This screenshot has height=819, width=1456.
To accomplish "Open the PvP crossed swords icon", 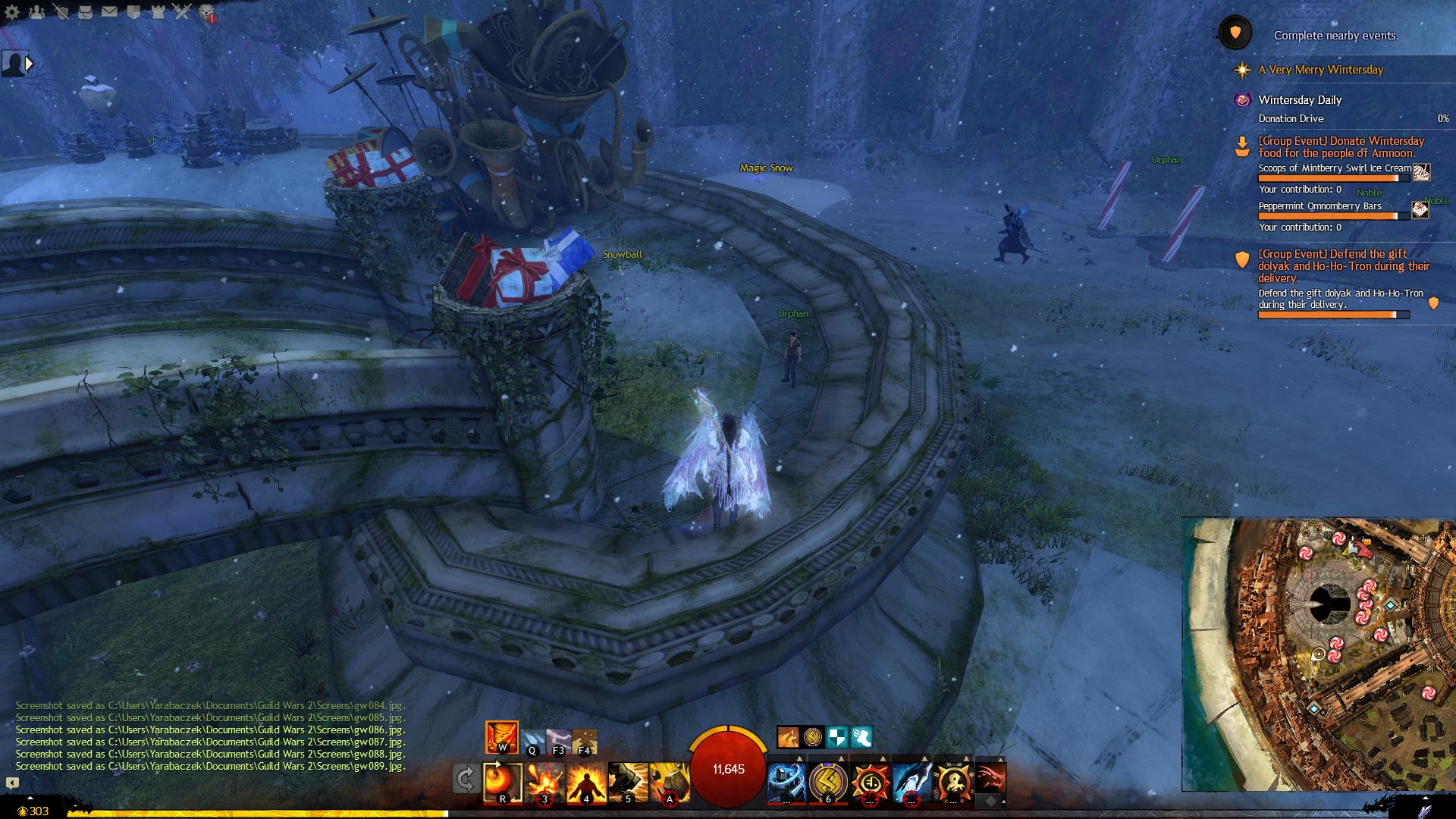I will pyautogui.click(x=182, y=12).
